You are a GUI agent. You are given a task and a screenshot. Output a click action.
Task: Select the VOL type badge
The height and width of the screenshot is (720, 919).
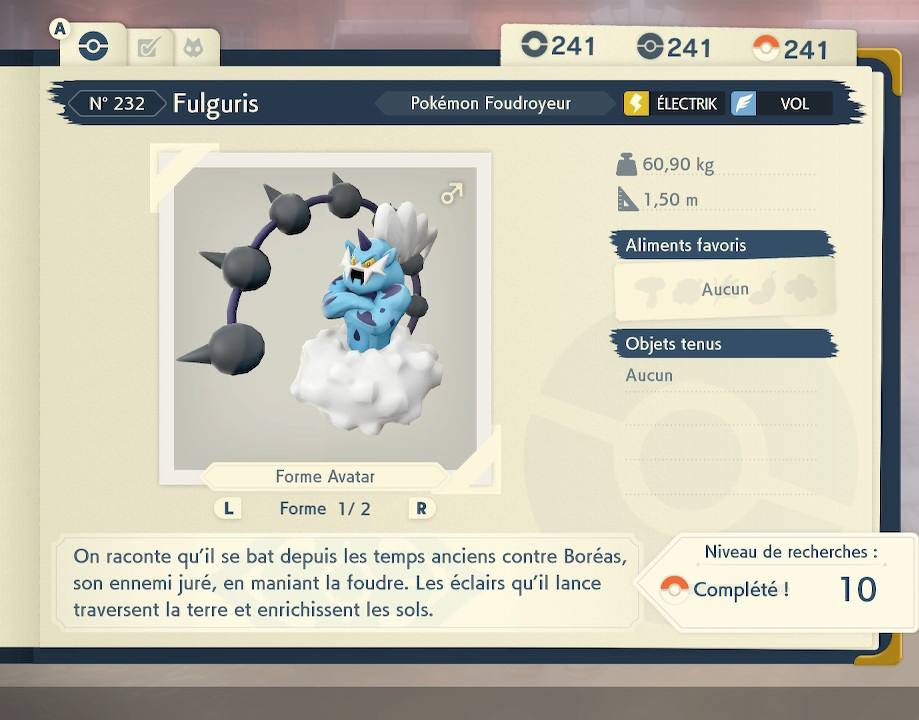tap(781, 103)
